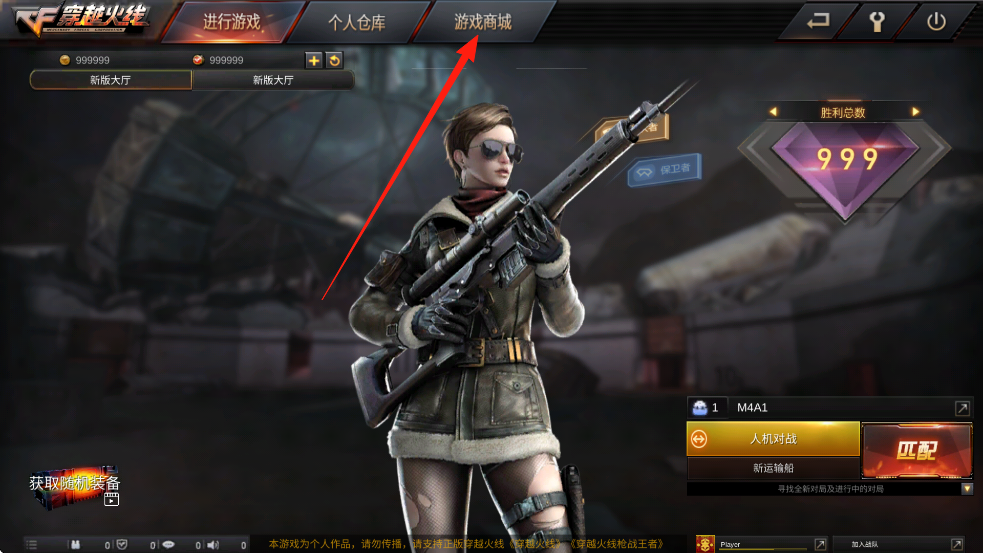
Task: Choose the 新运输船 map button
Action: 773,468
